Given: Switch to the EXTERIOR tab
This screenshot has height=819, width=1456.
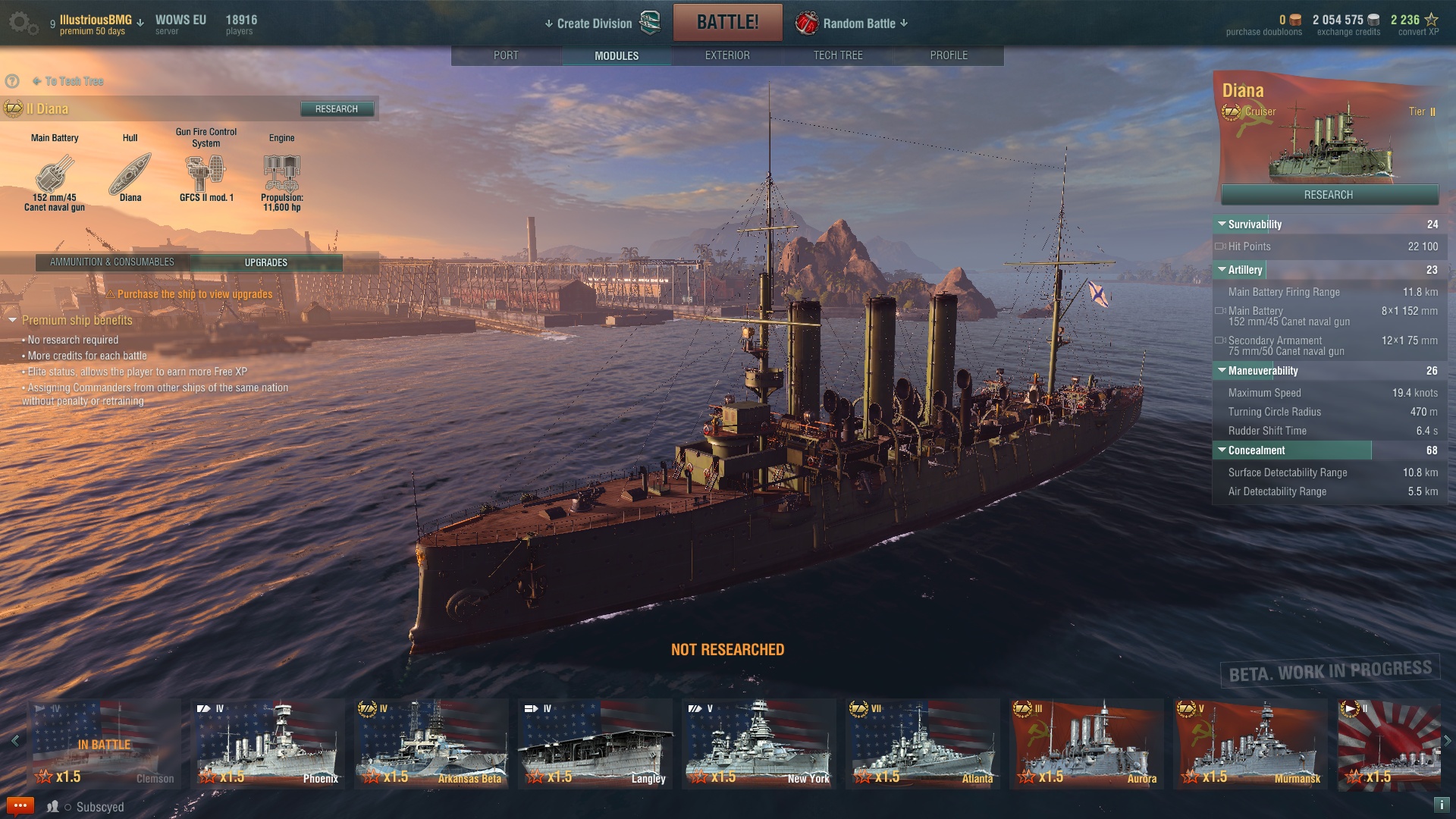Looking at the screenshot, I should click(x=727, y=55).
